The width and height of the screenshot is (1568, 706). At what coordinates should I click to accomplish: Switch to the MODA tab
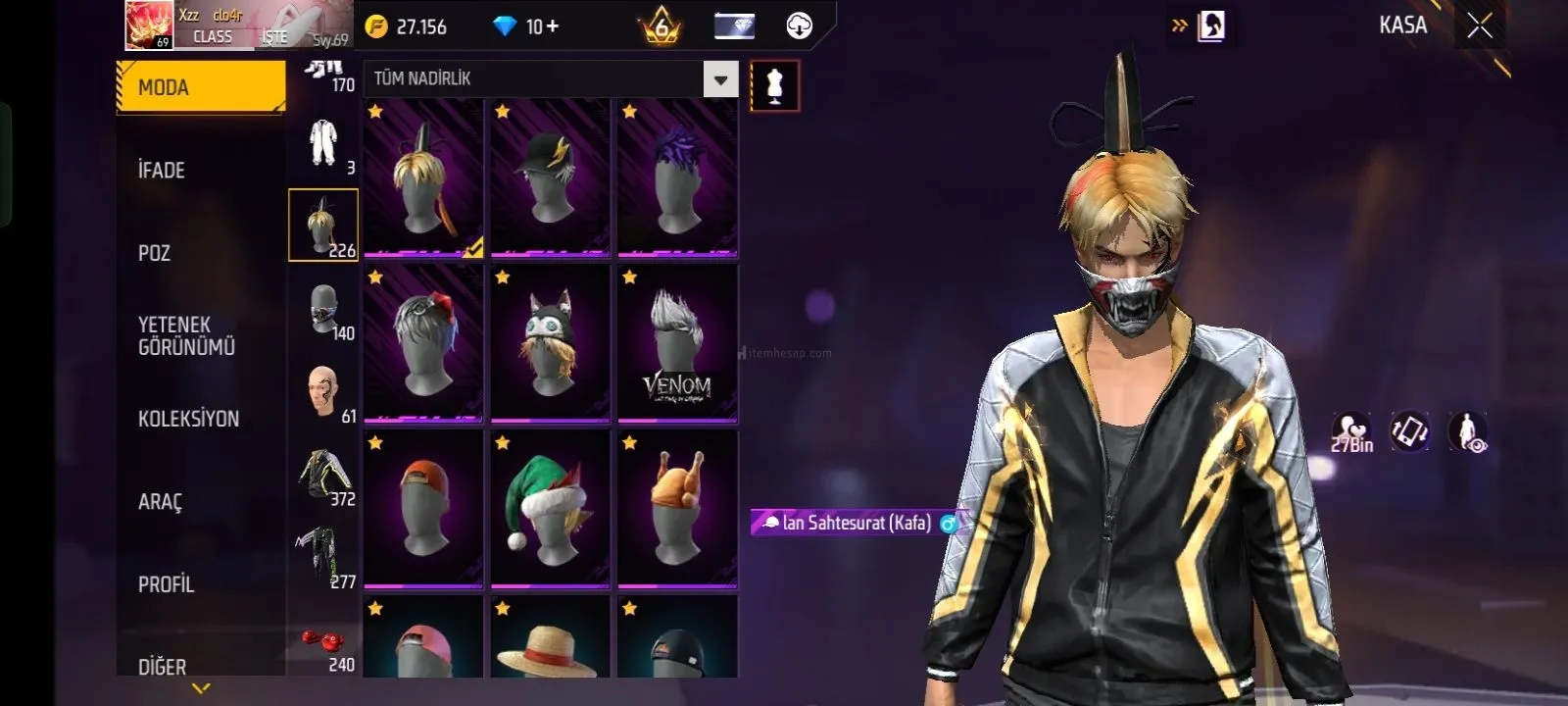pyautogui.click(x=200, y=87)
